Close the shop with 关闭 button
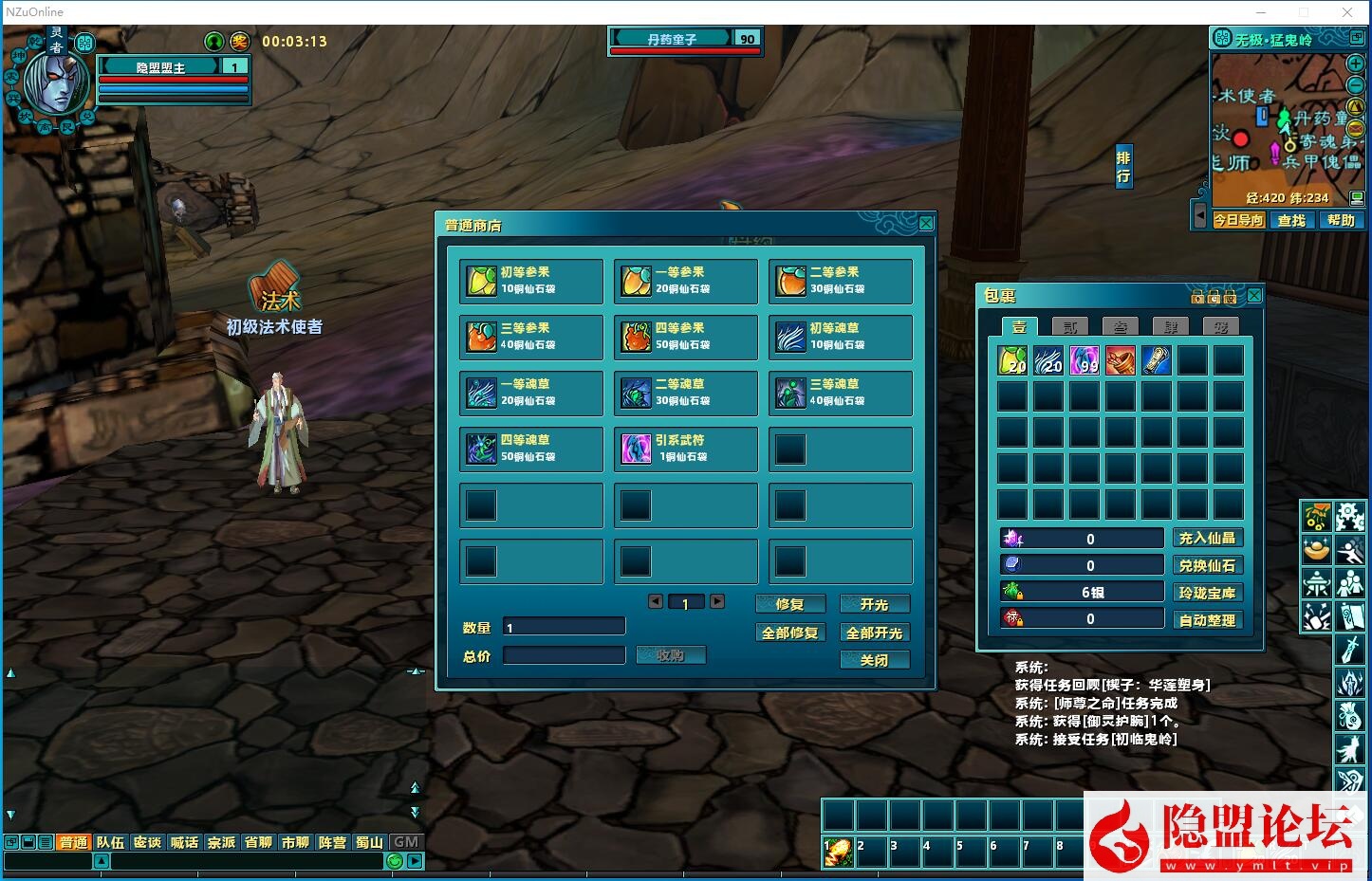1372x881 pixels. pyautogui.click(x=874, y=660)
